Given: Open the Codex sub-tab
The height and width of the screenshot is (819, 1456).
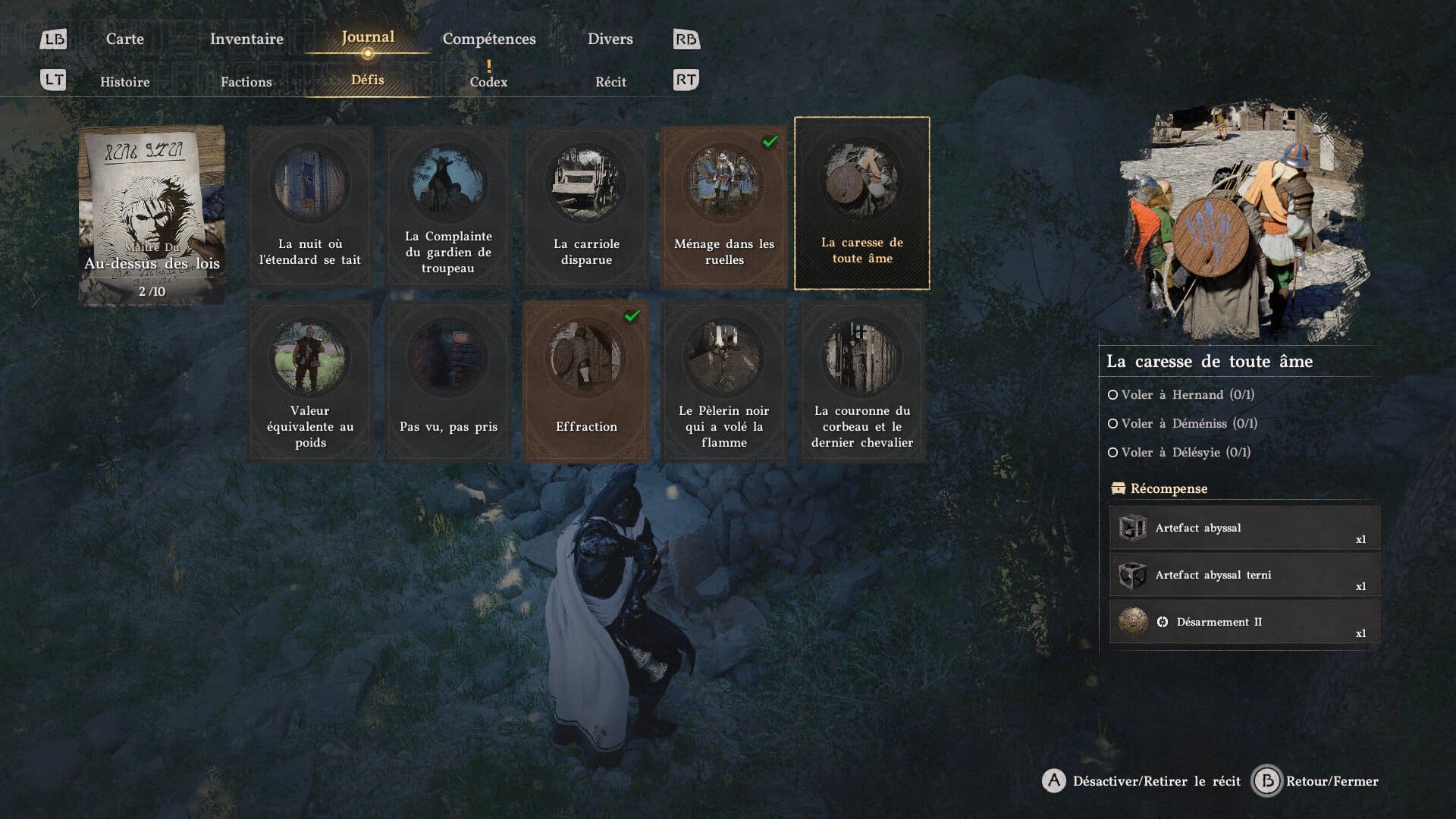Looking at the screenshot, I should coord(488,82).
